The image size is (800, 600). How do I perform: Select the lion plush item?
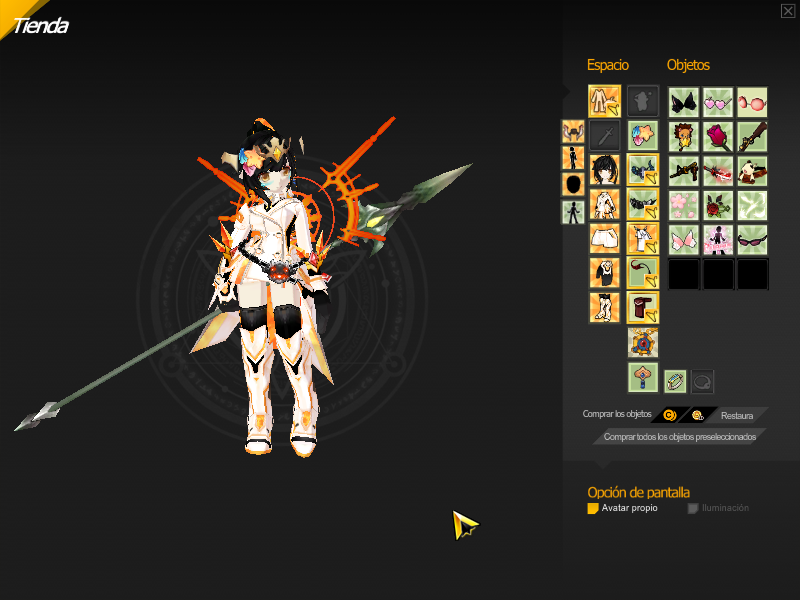pyautogui.click(x=684, y=136)
